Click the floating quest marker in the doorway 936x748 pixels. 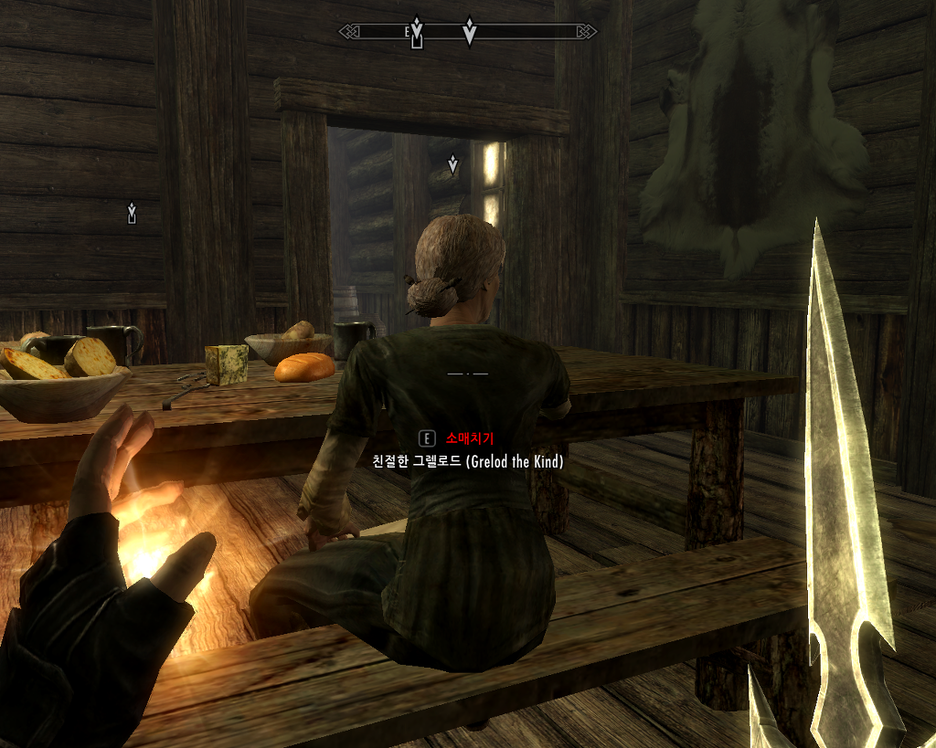pyautogui.click(x=453, y=164)
